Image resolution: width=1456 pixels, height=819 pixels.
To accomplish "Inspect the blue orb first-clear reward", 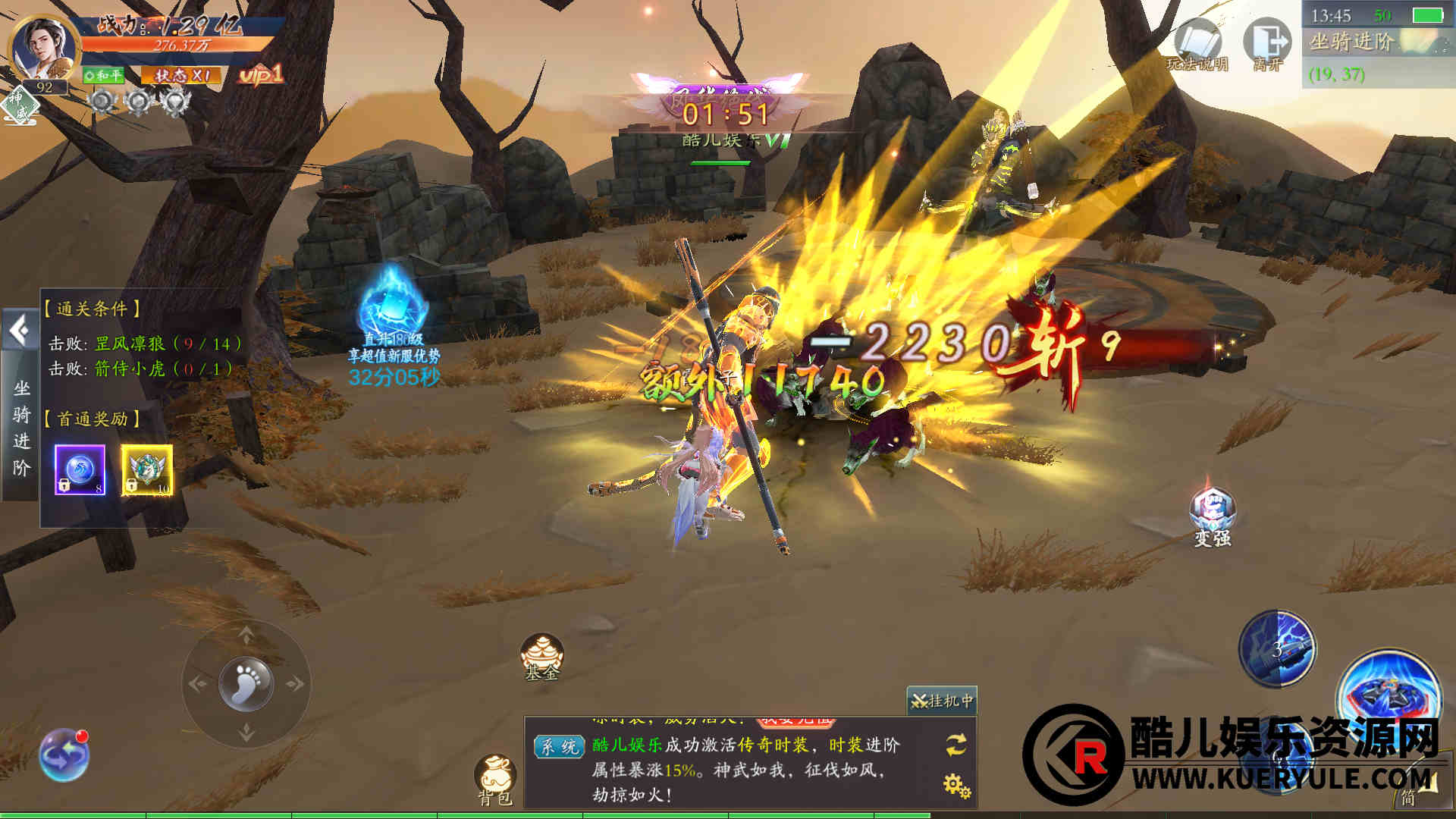I will coord(80,470).
